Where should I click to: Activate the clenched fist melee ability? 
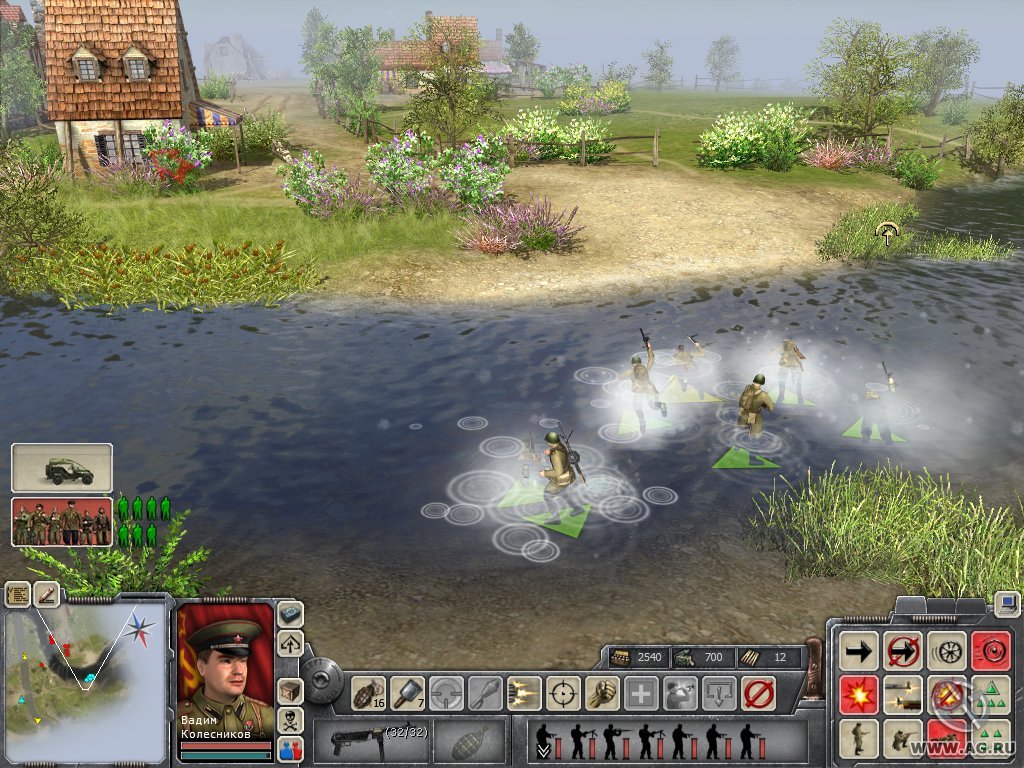coord(602,692)
